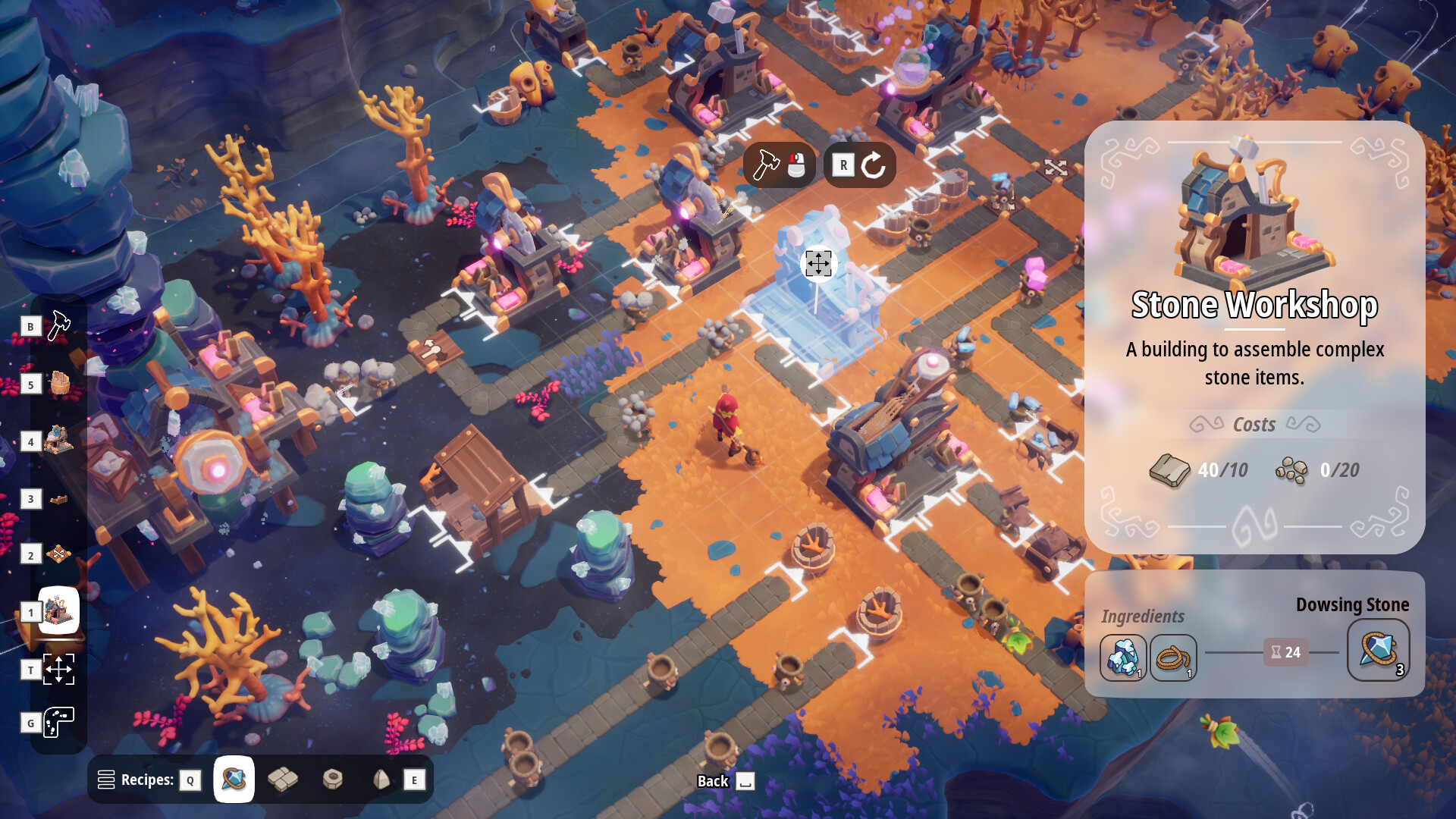Select the bench building in hotbar slot 3
This screenshot has width=1456, height=819.
pyautogui.click(x=57, y=498)
